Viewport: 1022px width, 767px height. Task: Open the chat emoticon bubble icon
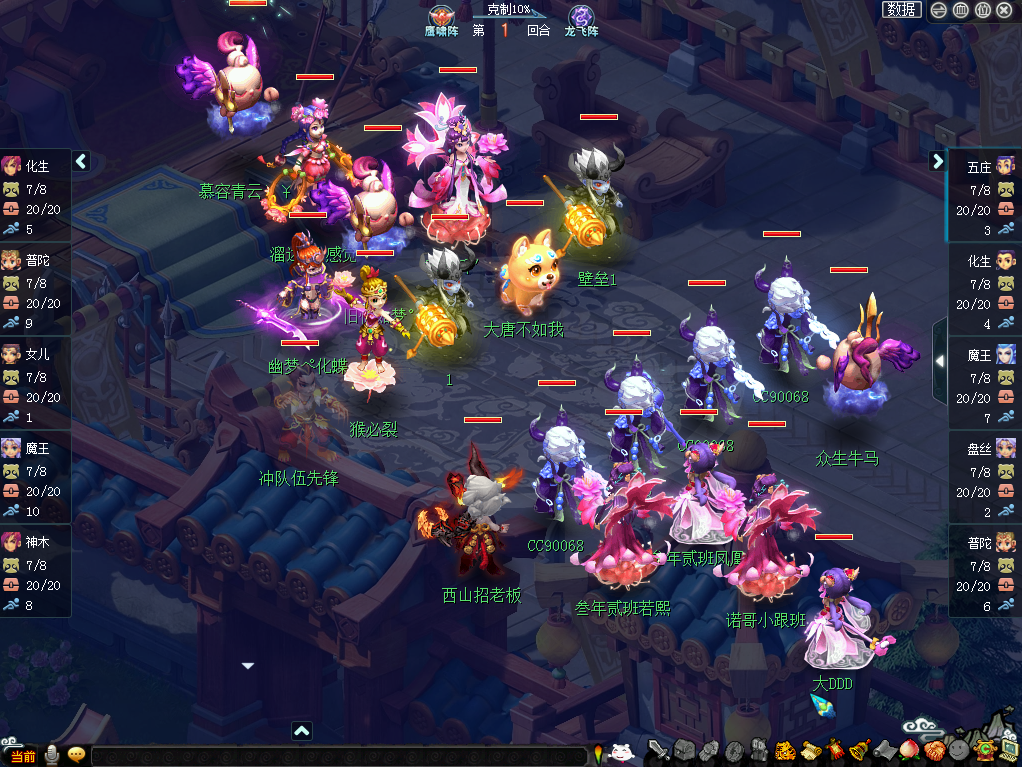[x=76, y=755]
